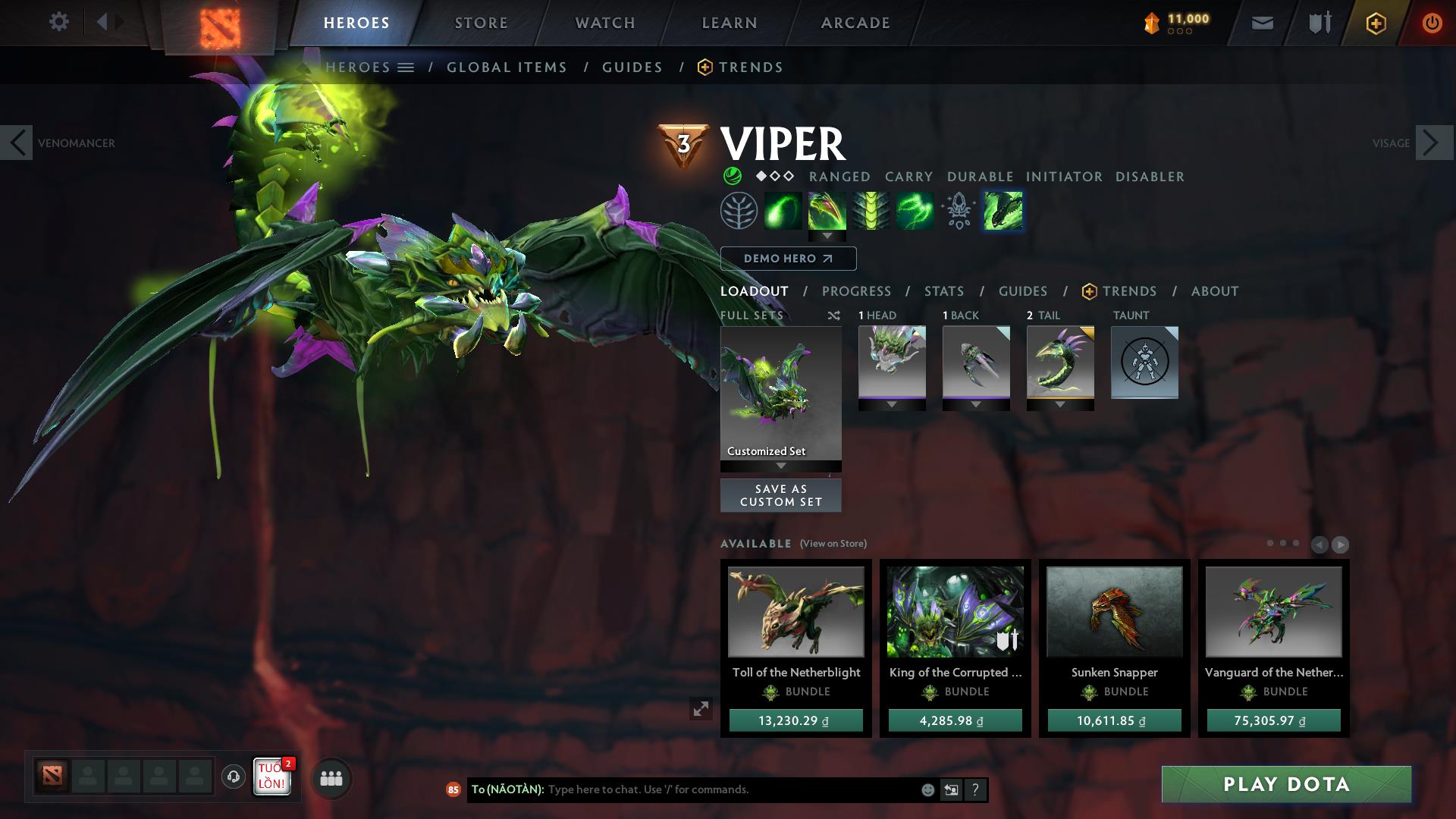Select the Corrosive Skin ability icon
The height and width of the screenshot is (819, 1456).
click(x=871, y=210)
